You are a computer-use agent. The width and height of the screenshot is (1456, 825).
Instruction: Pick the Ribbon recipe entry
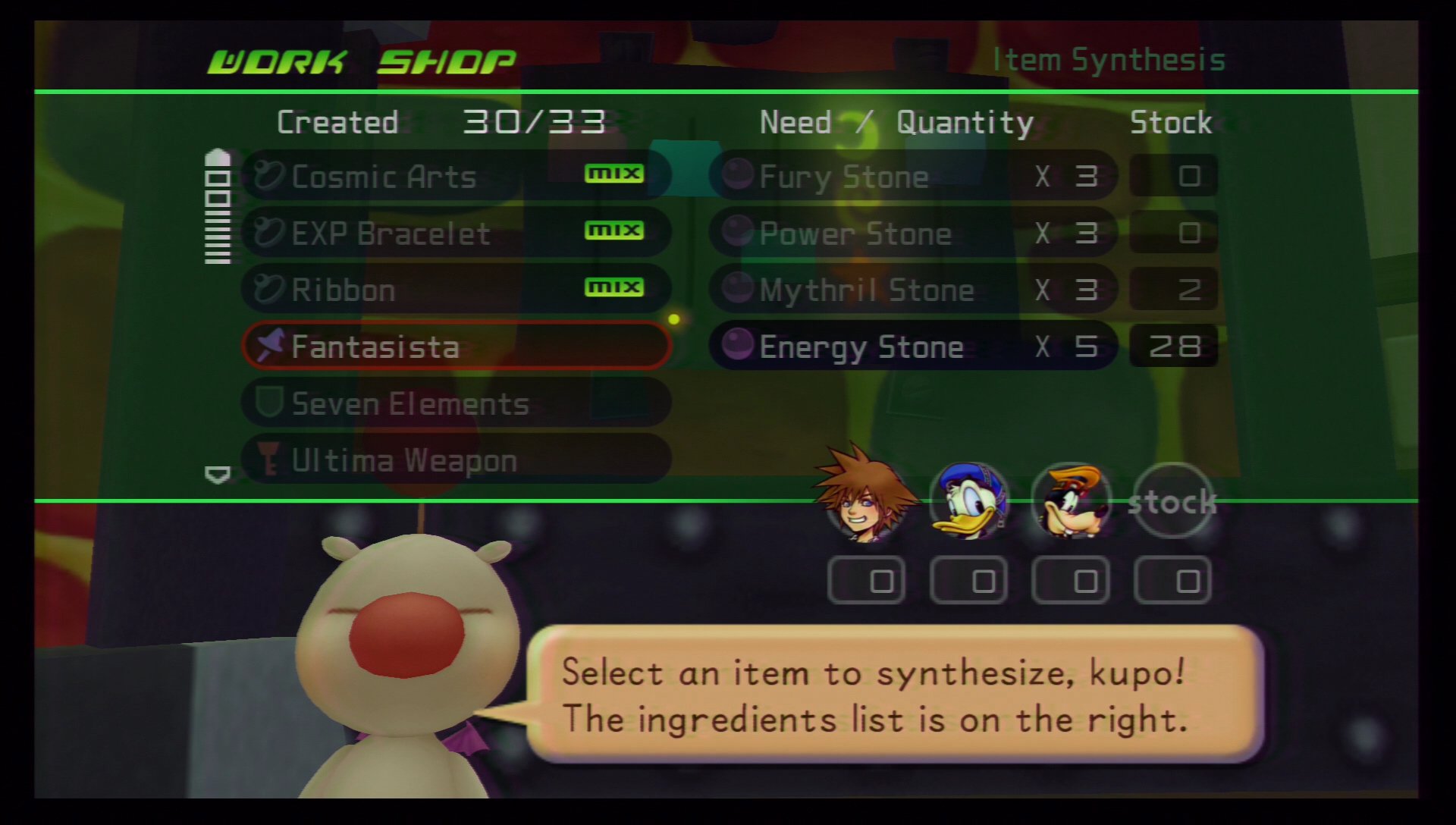(455, 290)
